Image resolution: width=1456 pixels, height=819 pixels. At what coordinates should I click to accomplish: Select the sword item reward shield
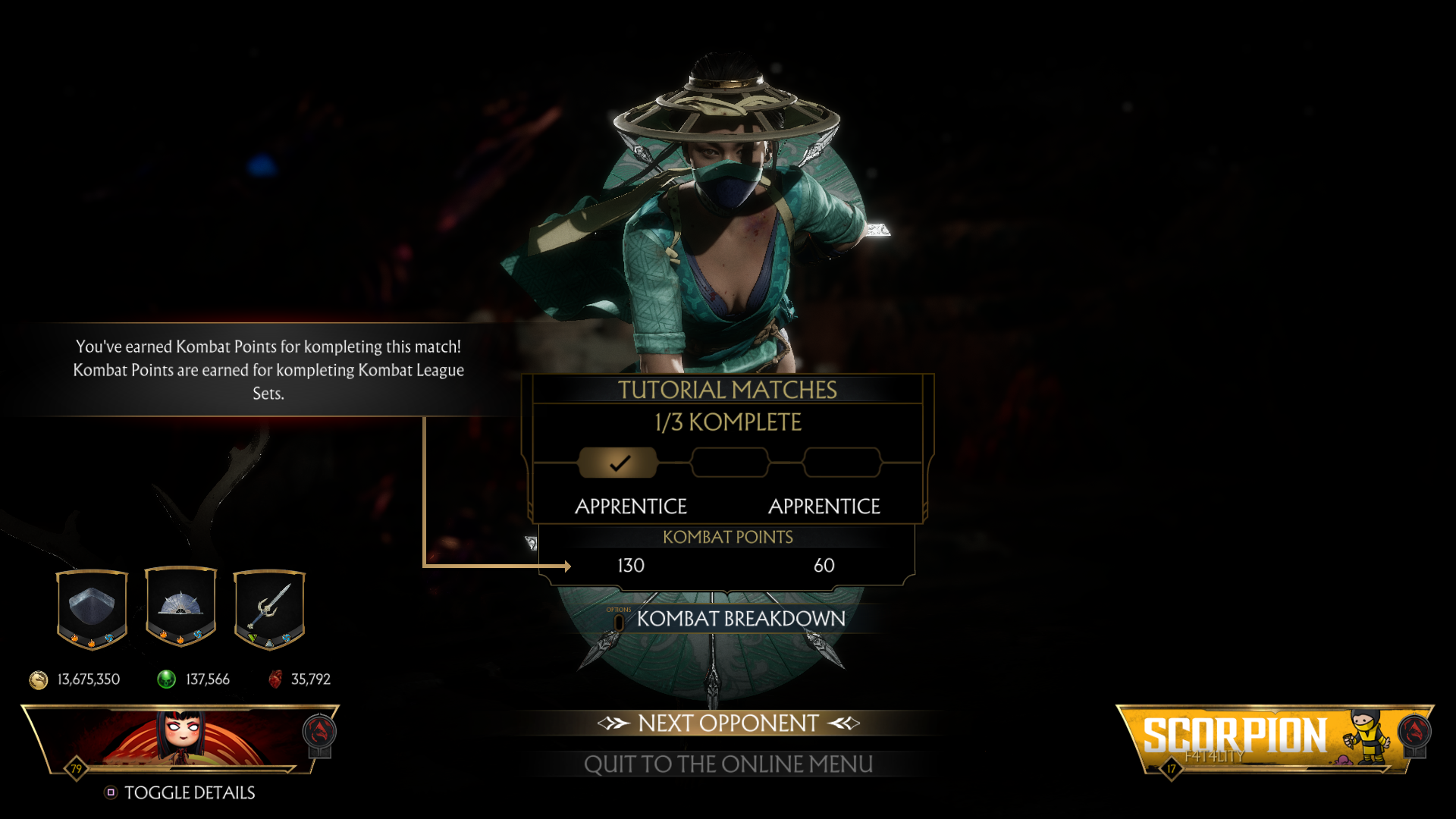pos(269,607)
